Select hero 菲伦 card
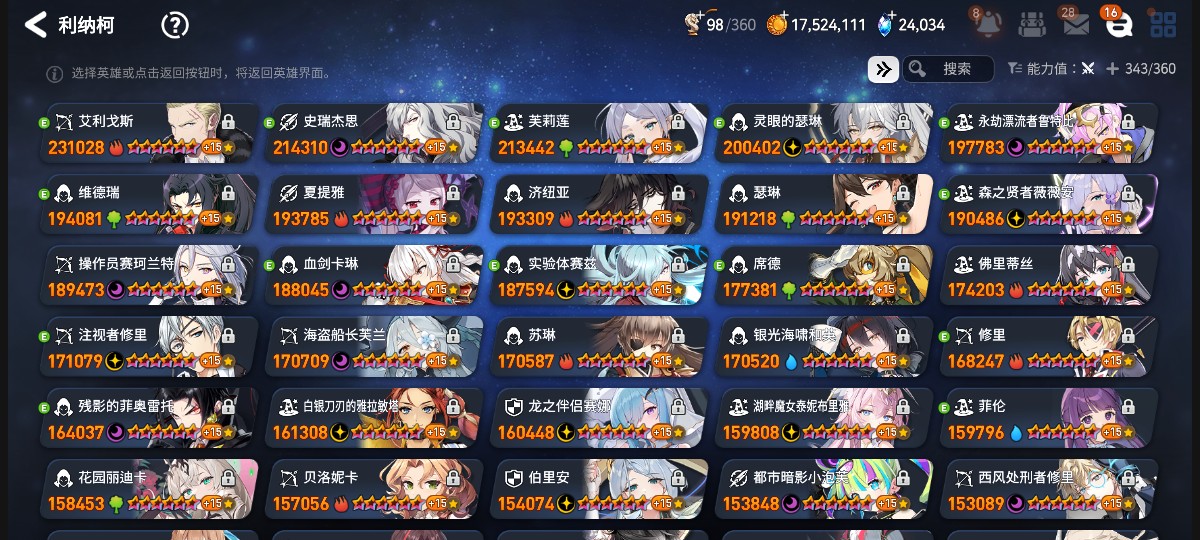 click(x=1050, y=419)
